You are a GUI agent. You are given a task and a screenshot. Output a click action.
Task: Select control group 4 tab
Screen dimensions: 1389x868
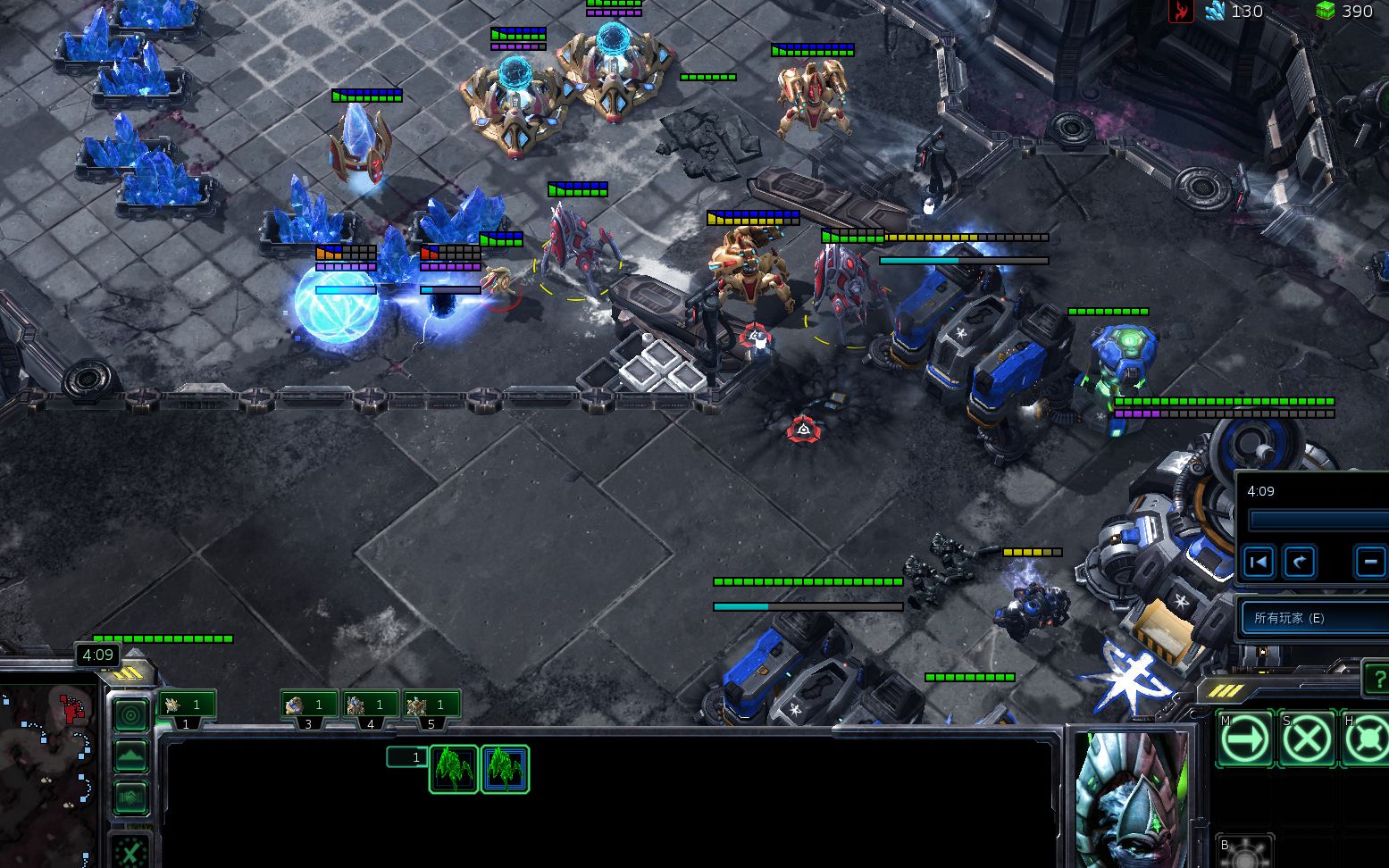tap(370, 705)
